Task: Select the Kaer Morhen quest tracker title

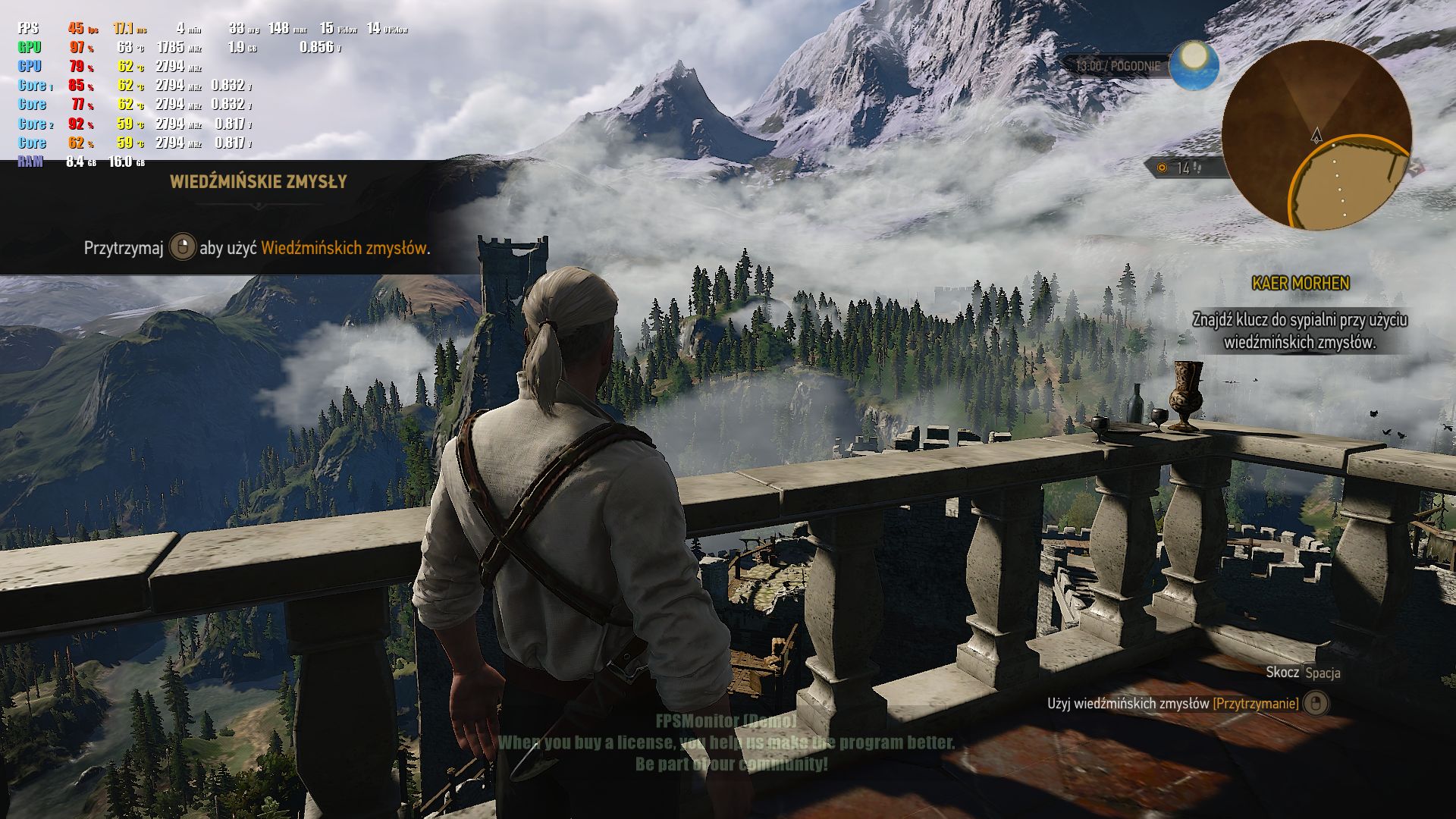Action: click(x=1301, y=284)
